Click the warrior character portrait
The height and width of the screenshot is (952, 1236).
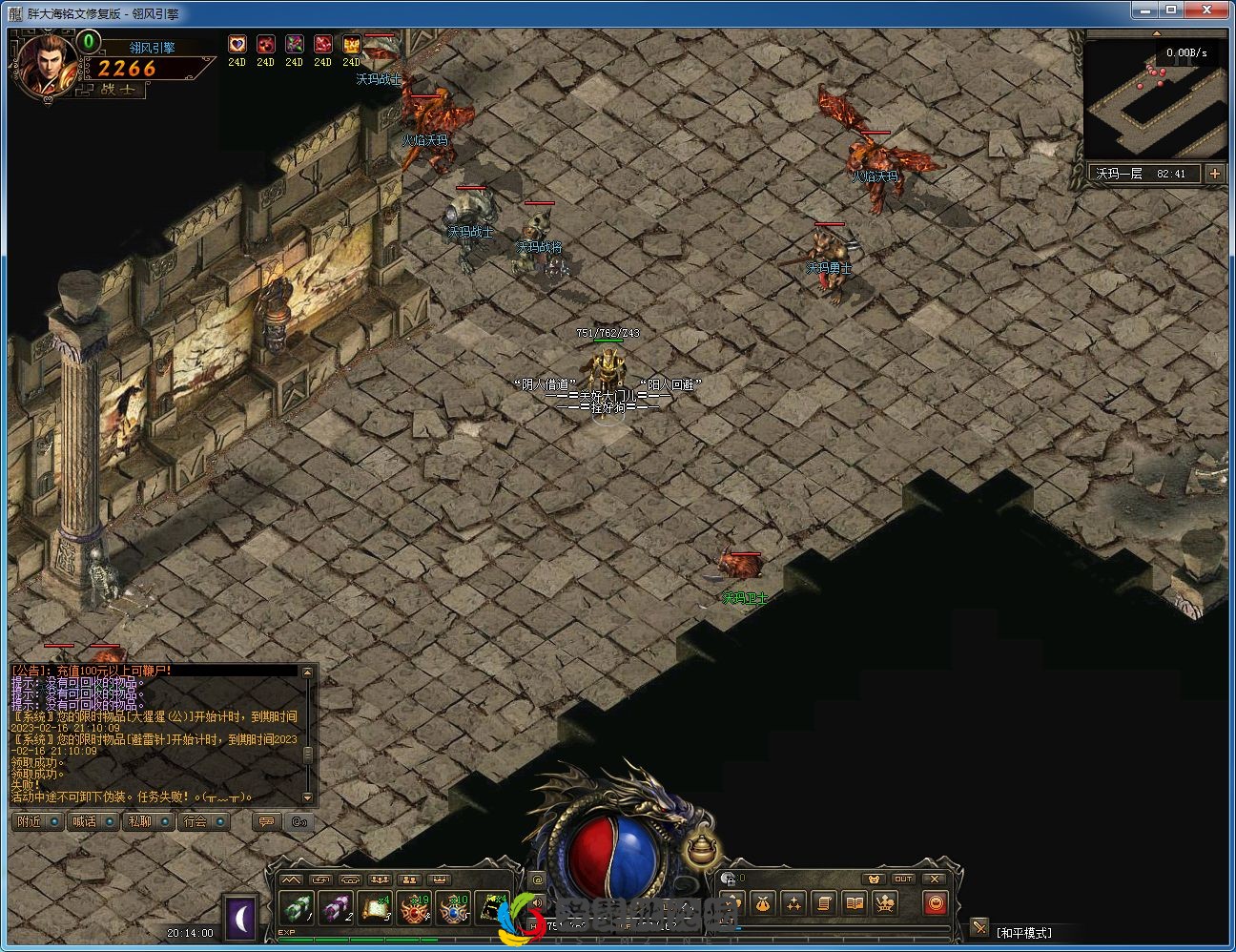[46, 65]
